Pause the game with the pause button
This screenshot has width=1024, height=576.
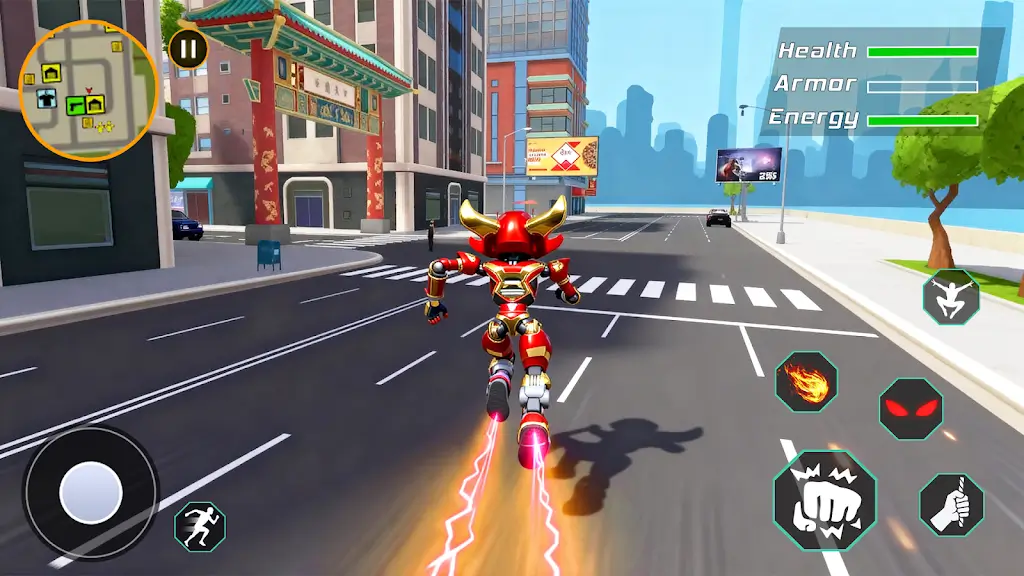(187, 48)
